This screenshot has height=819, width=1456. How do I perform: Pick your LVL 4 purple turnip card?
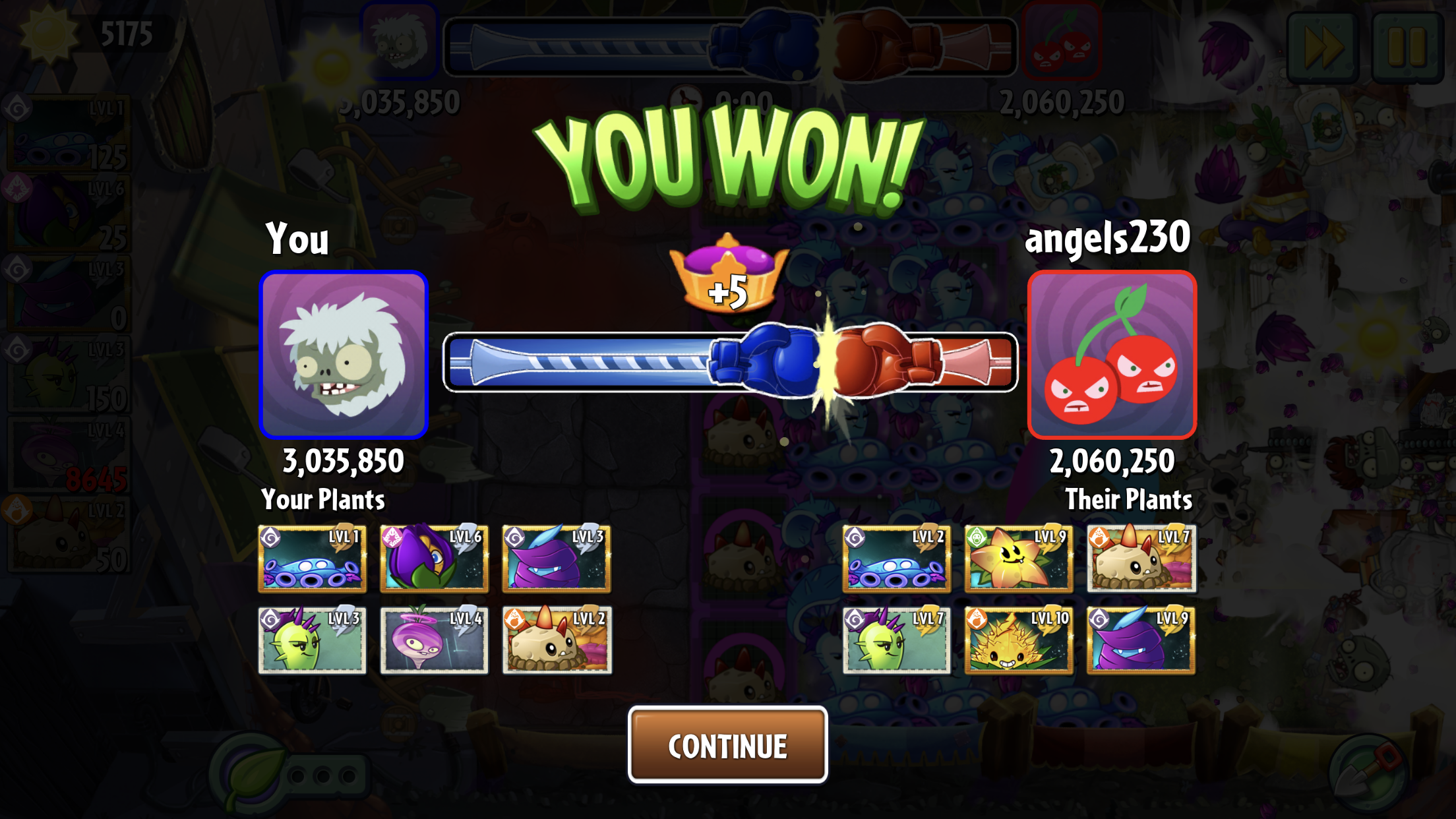(434, 640)
